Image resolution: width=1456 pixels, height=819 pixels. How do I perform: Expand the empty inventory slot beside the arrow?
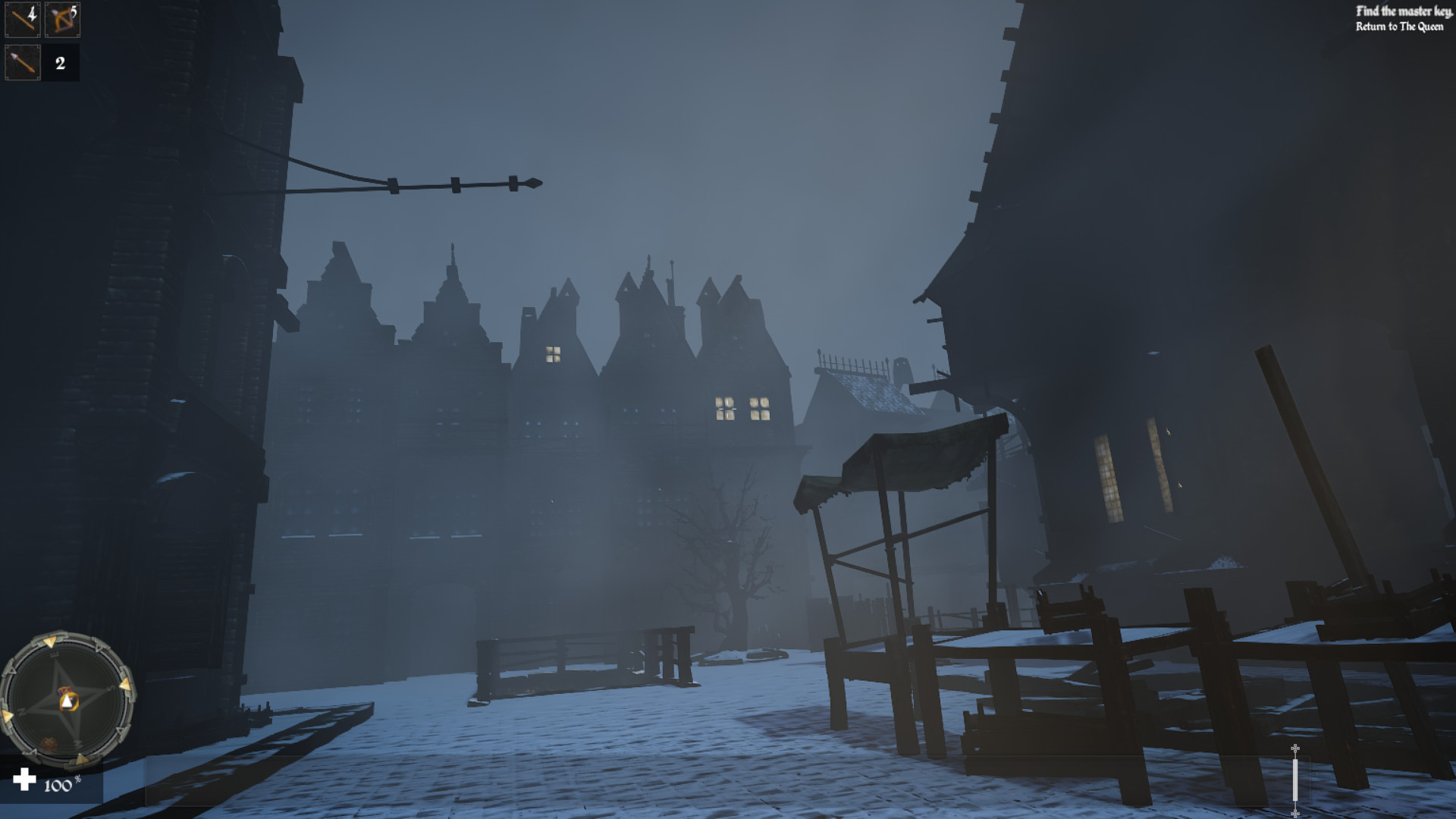(64, 62)
